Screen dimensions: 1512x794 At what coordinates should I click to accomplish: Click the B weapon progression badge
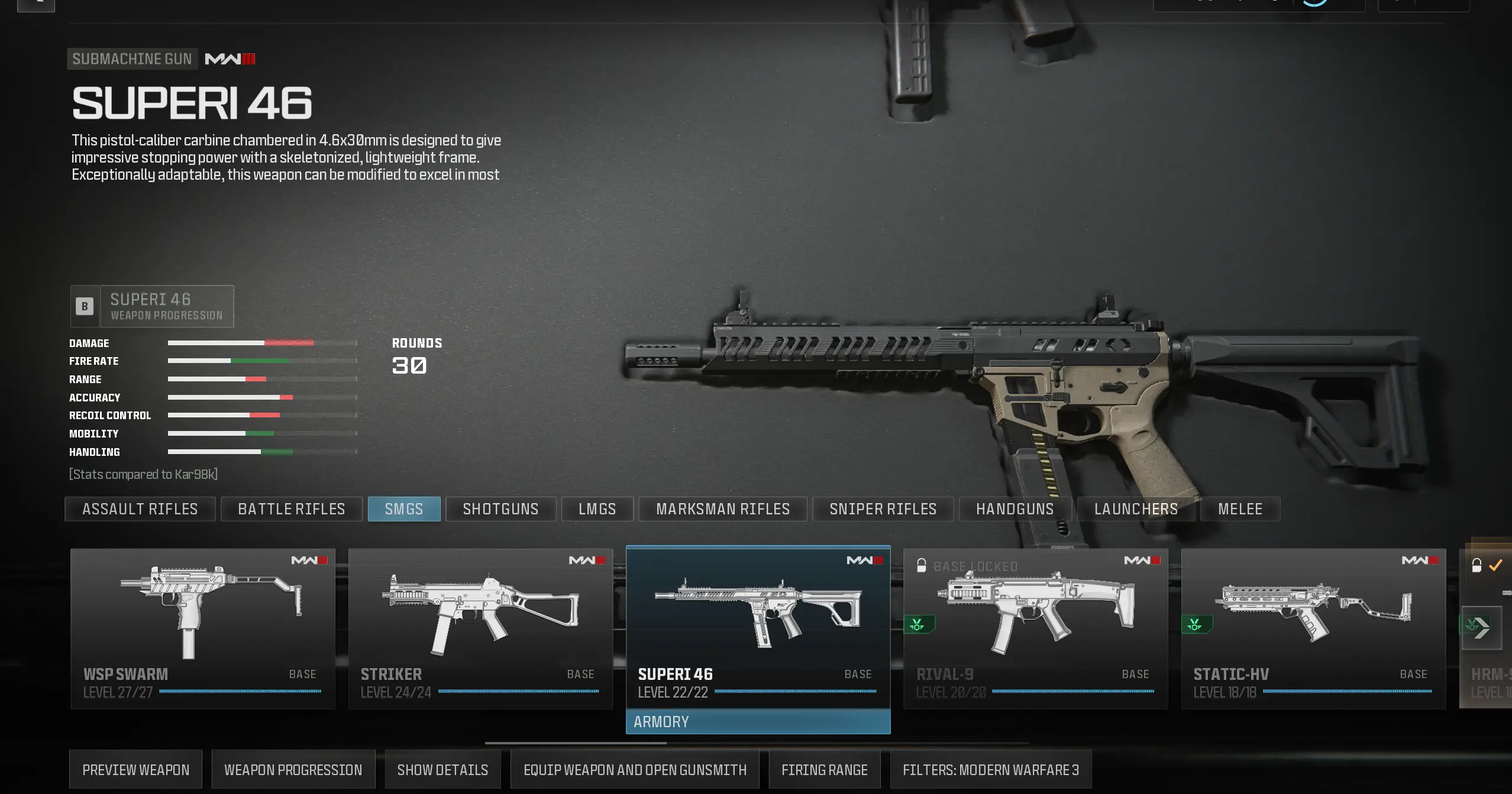click(84, 306)
